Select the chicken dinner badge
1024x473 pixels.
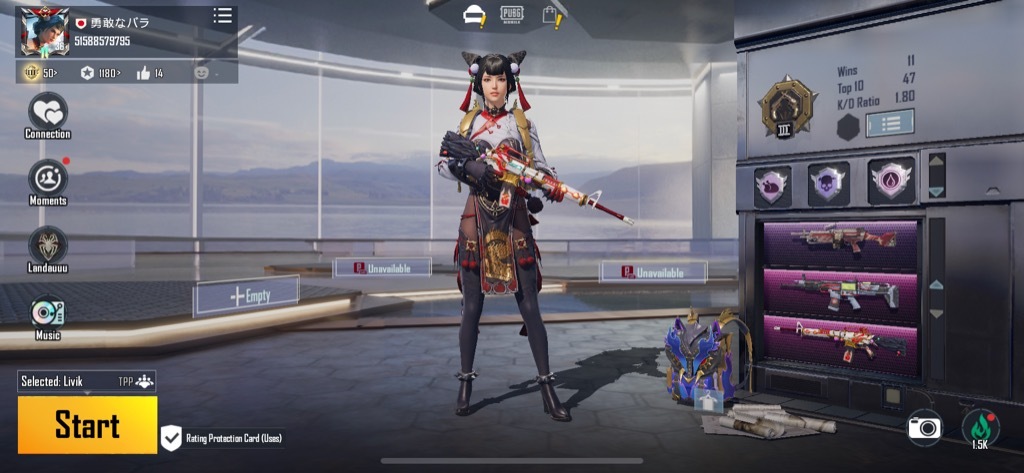tap(772, 184)
